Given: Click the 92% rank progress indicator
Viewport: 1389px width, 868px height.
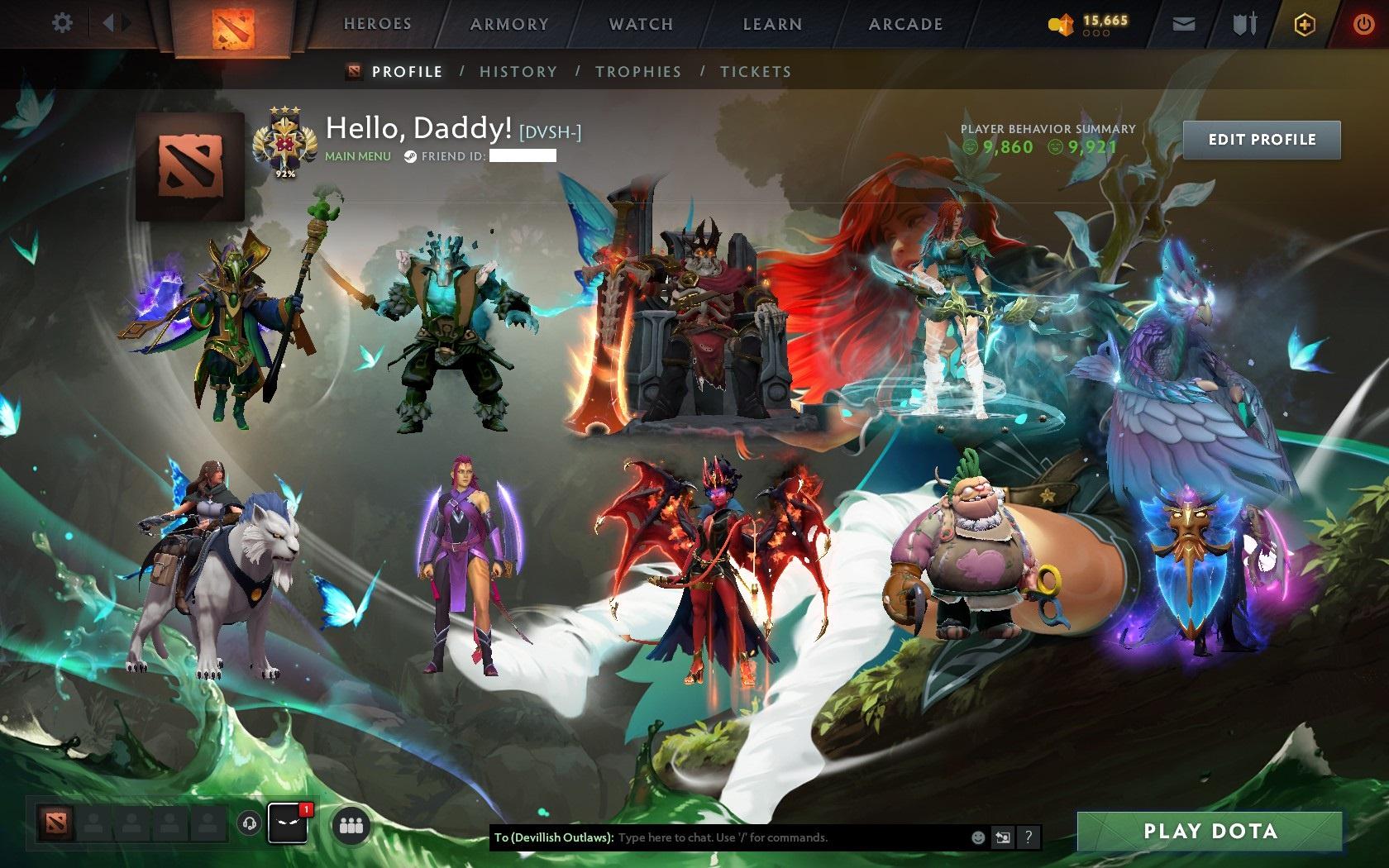Looking at the screenshot, I should (x=285, y=174).
